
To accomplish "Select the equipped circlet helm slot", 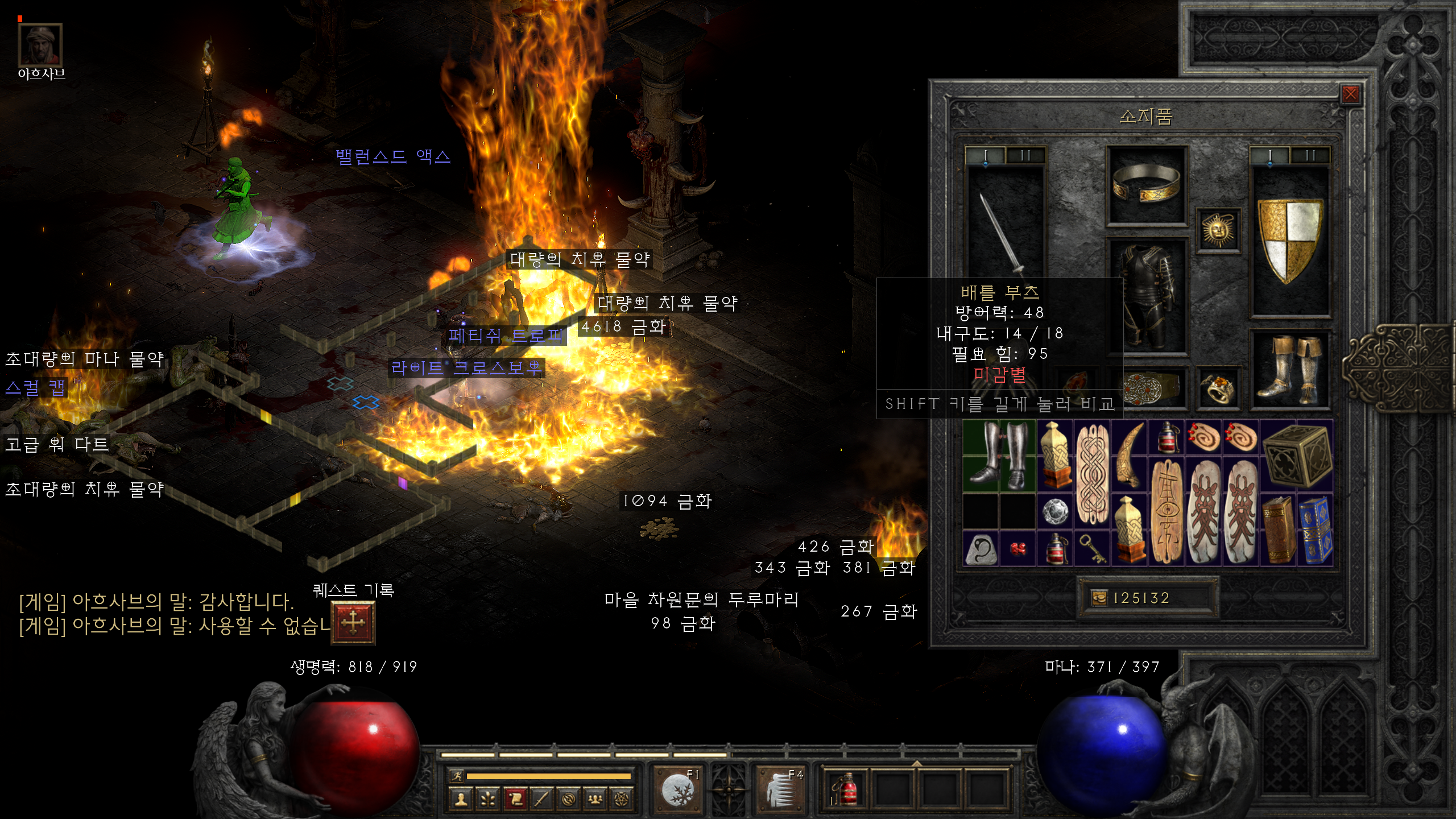I will (x=1146, y=185).
